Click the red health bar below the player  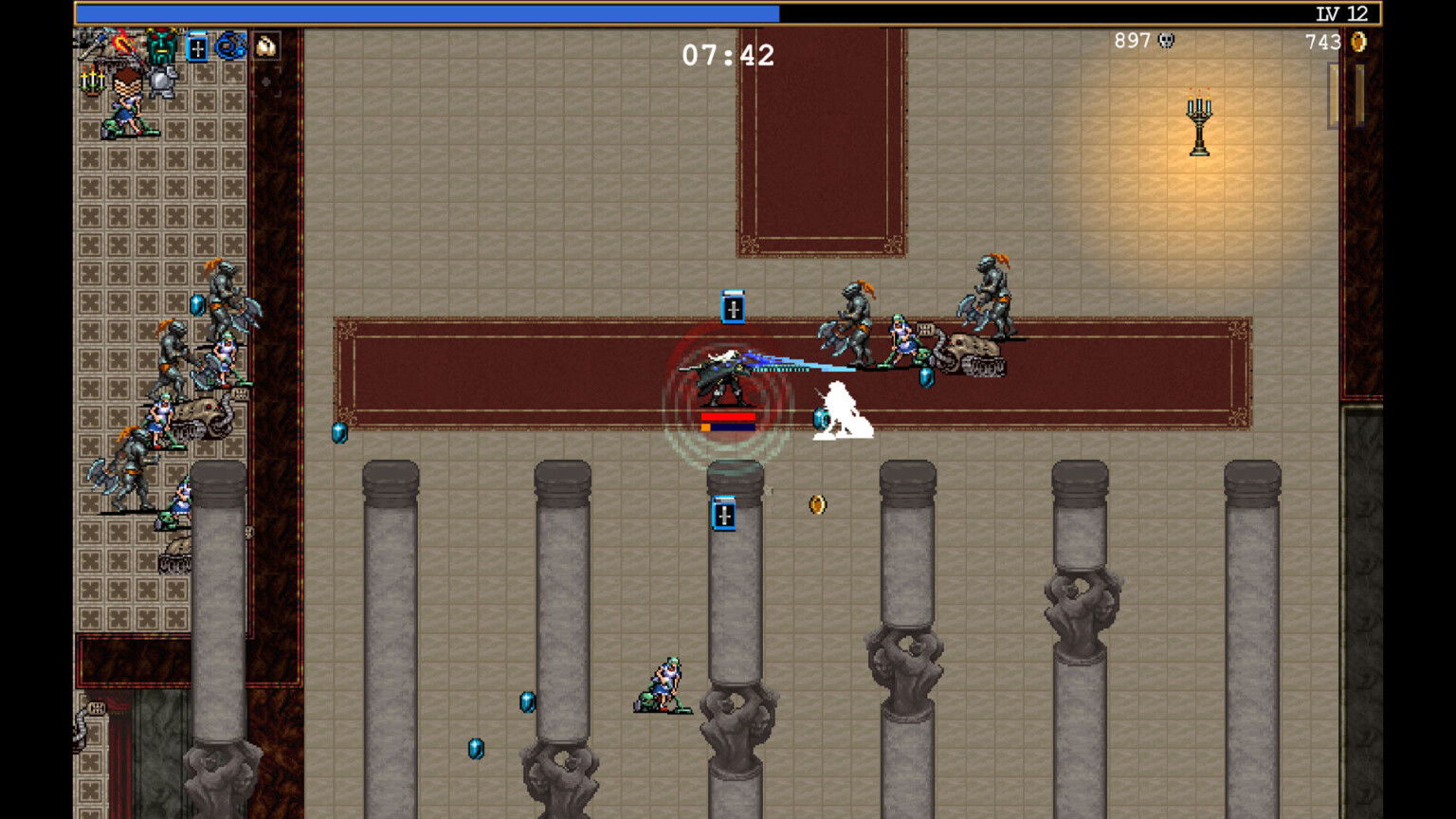coord(729,416)
